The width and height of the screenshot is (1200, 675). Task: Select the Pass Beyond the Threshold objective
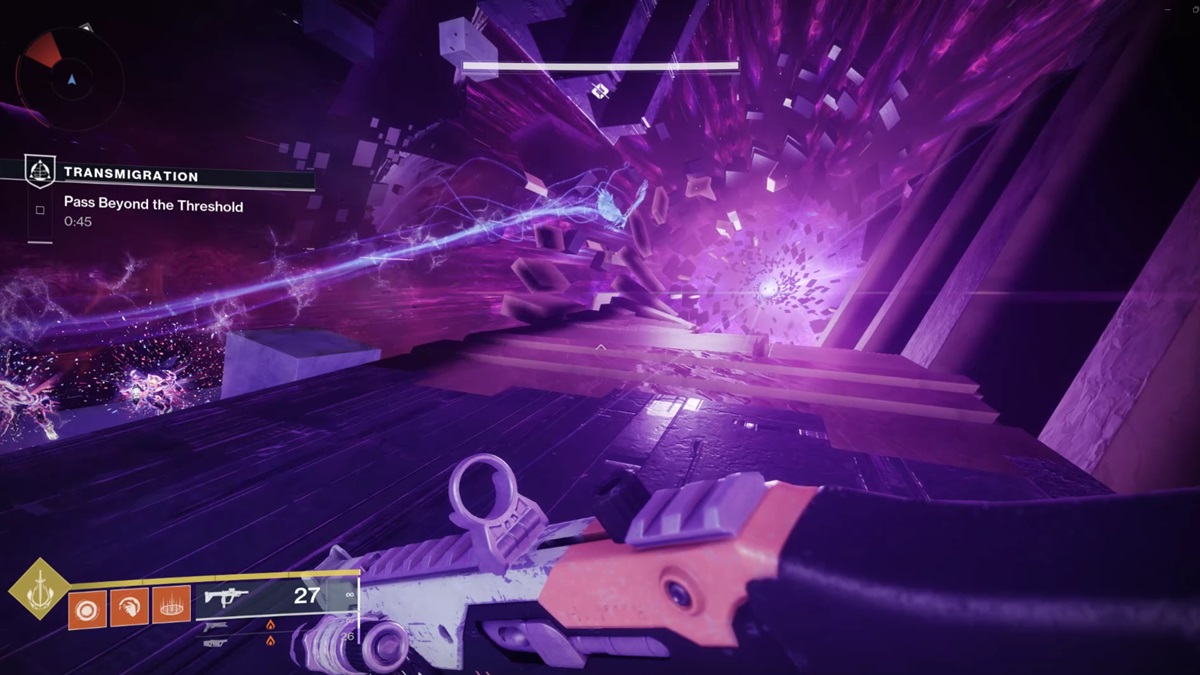pyautogui.click(x=153, y=204)
